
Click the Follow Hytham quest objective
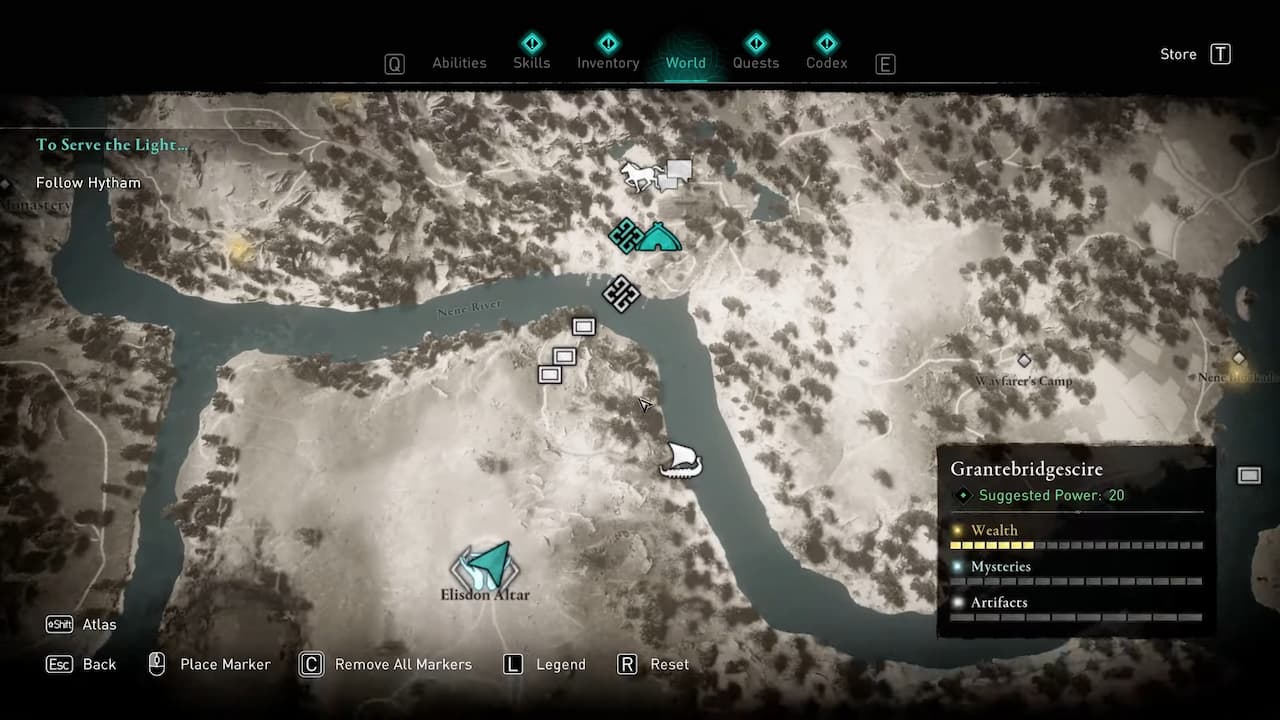coord(88,183)
